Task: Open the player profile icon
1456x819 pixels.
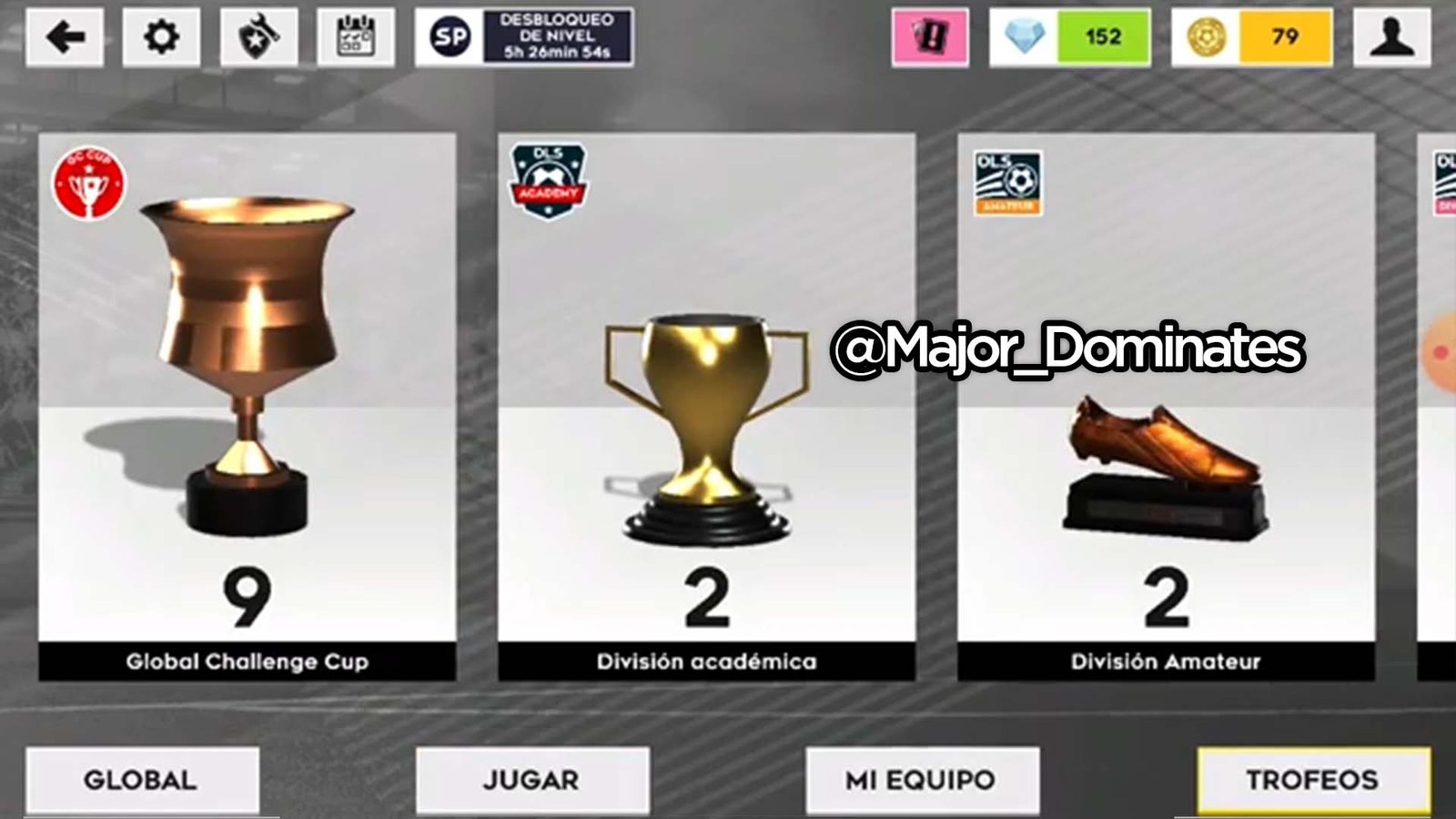Action: 1391,38
